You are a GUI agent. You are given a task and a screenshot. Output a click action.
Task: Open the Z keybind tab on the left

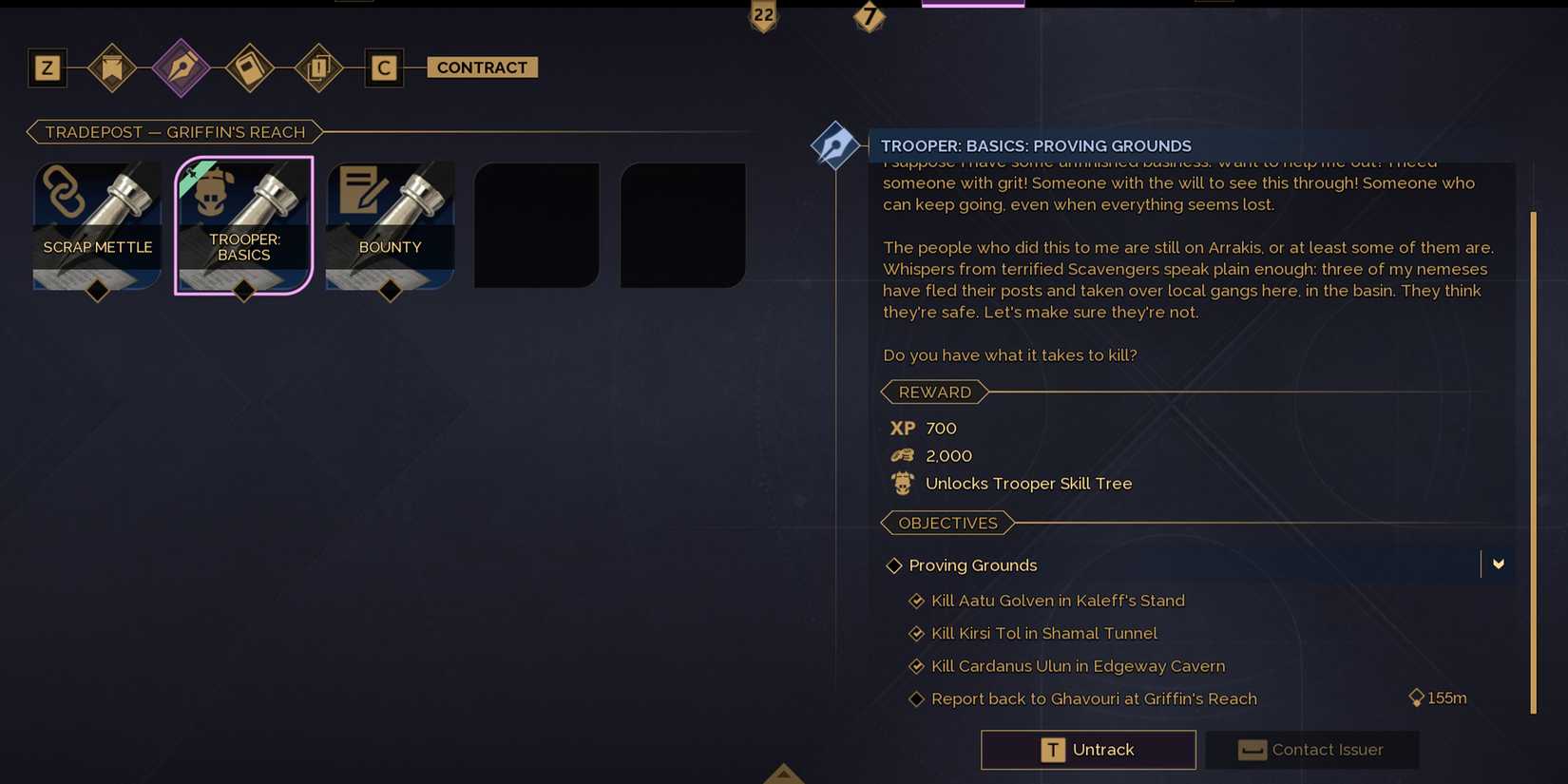point(47,67)
